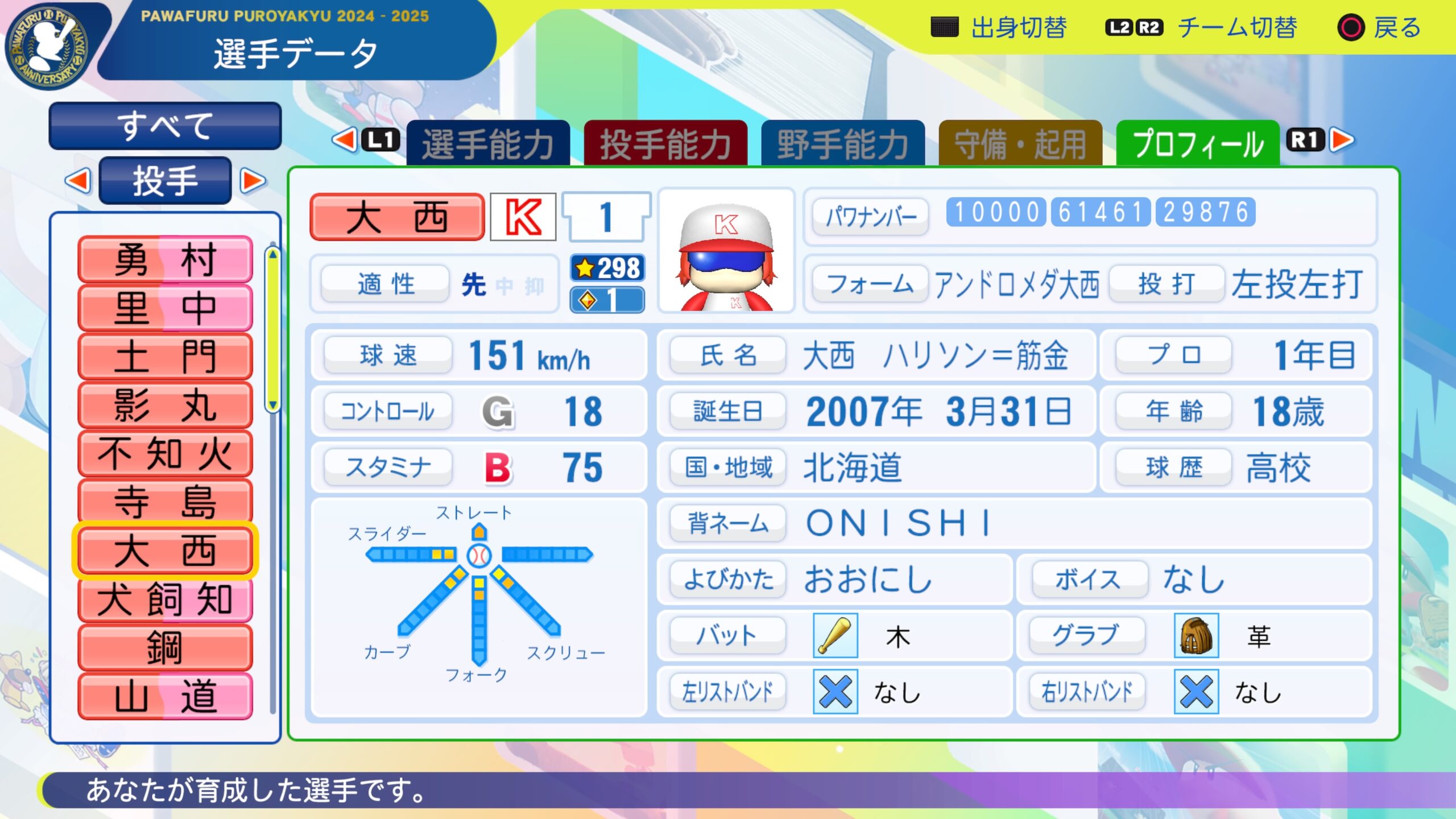This screenshot has width=1456, height=819.
Task: Click the highlighted player 大西
Action: 165,551
